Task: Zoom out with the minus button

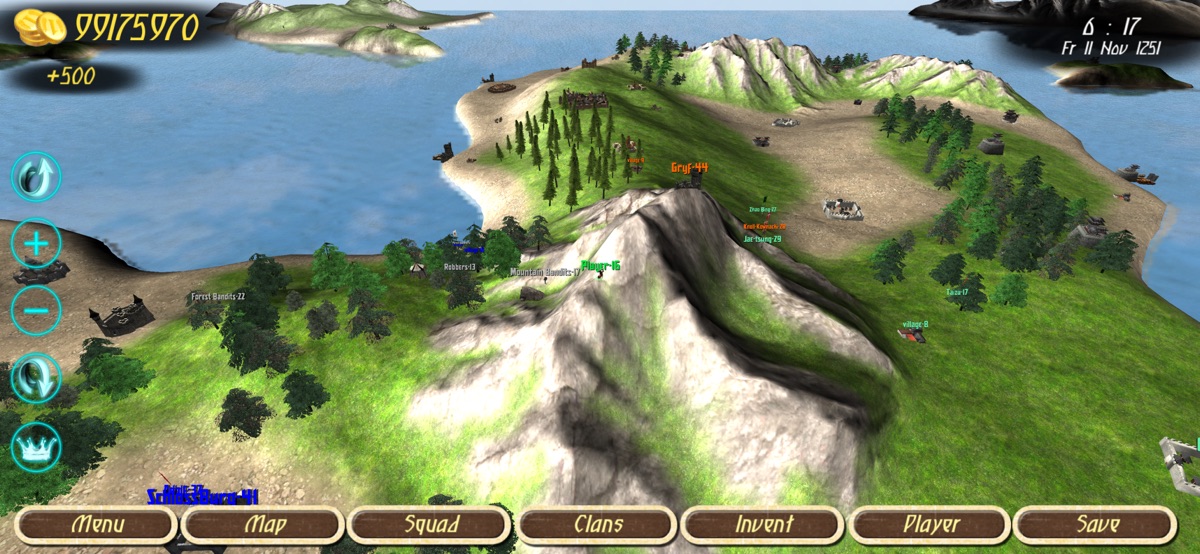Action: pyautogui.click(x=36, y=310)
